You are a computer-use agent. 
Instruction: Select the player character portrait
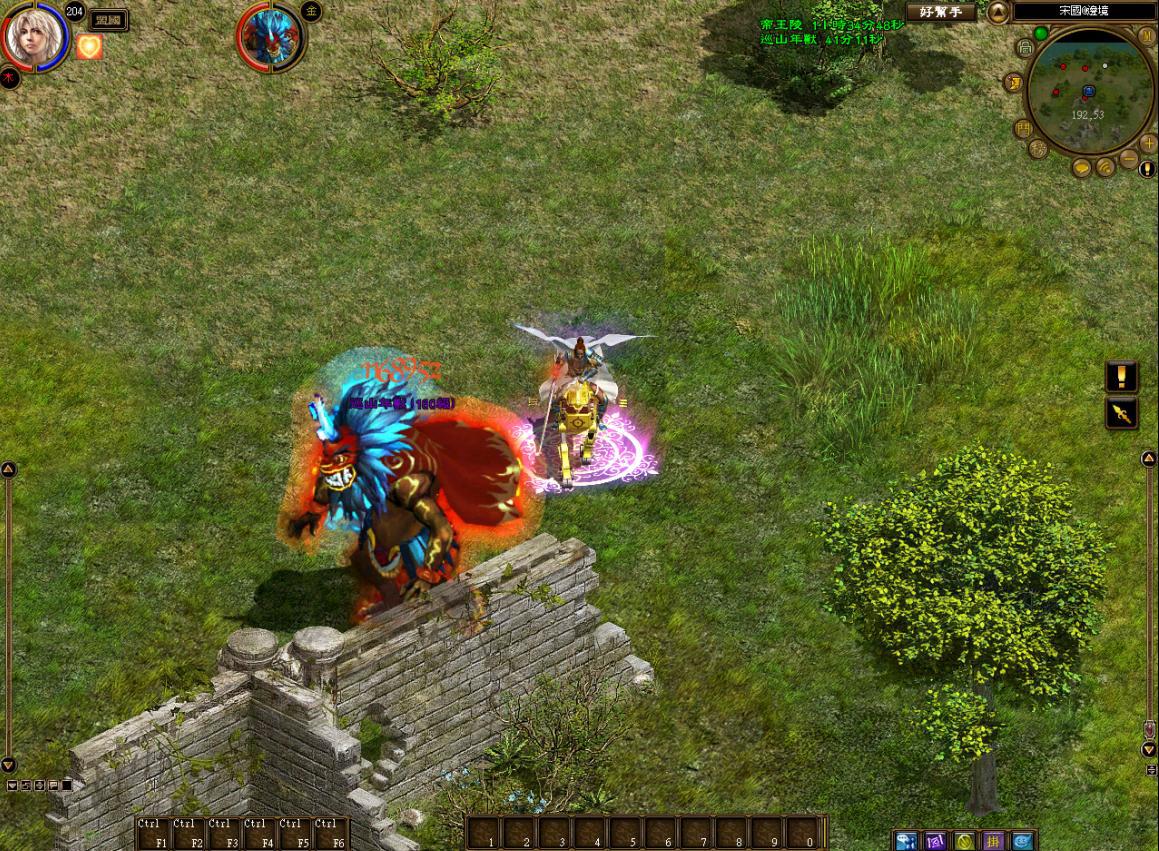(x=34, y=38)
